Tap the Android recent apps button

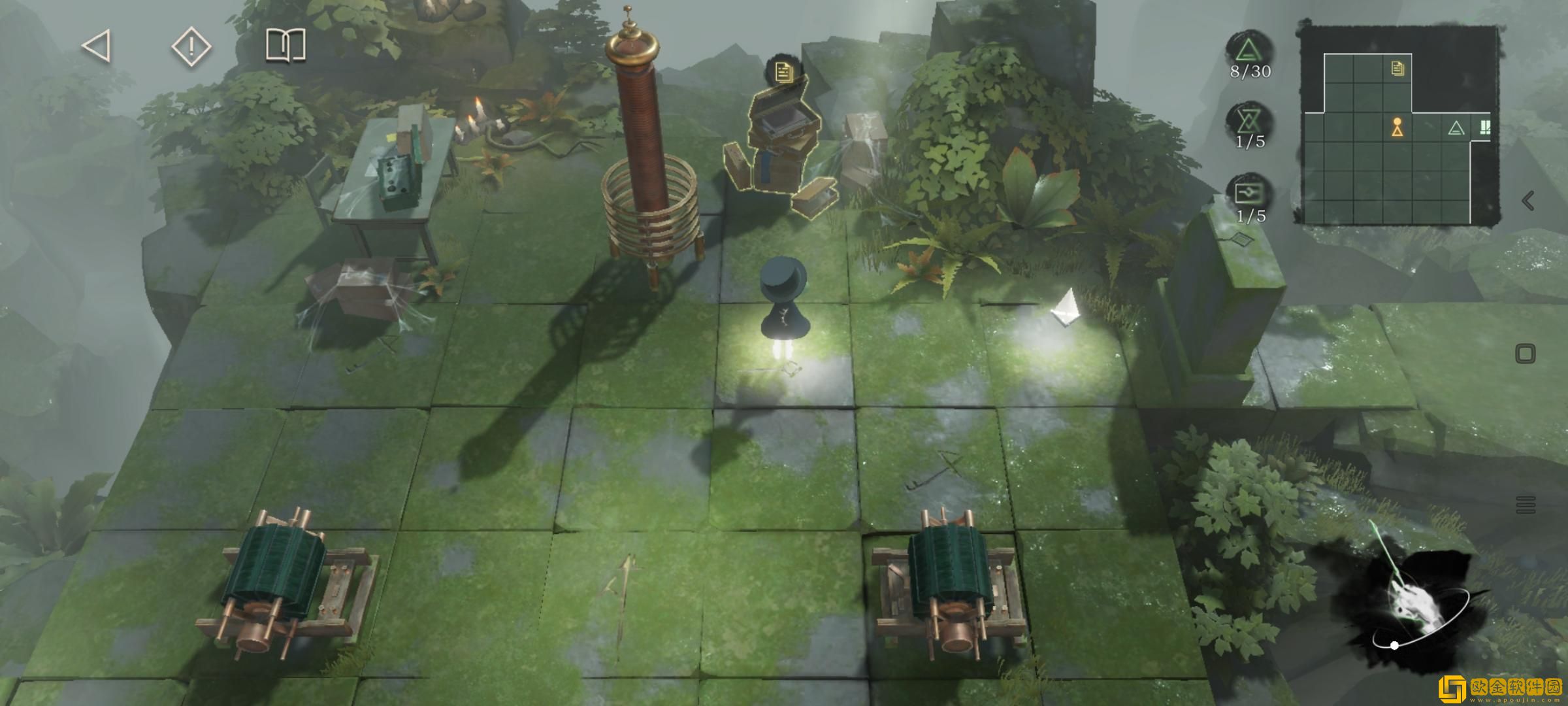tap(1526, 505)
